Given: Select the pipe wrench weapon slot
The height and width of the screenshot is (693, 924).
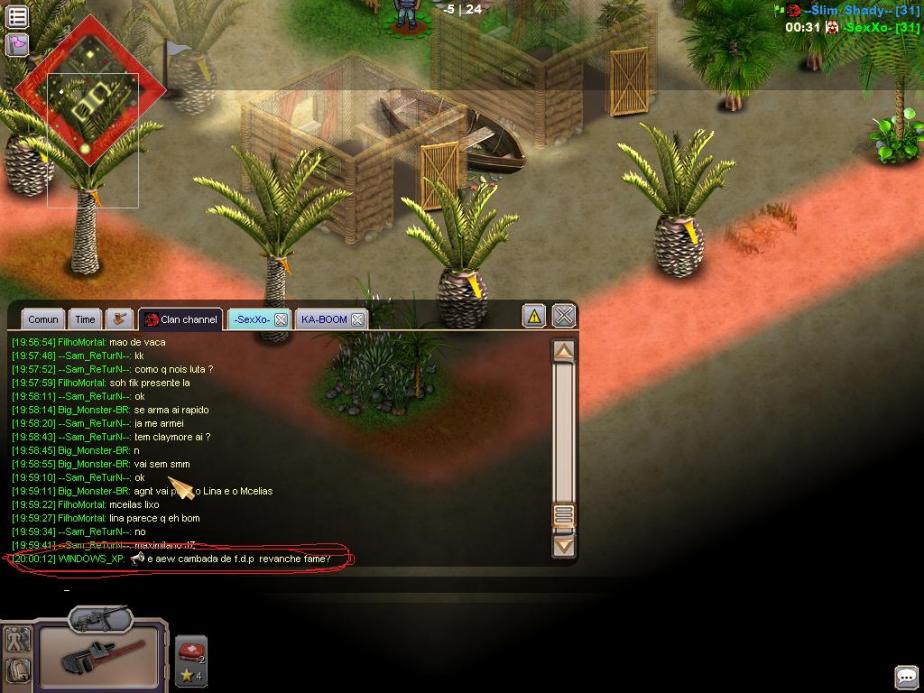Looking at the screenshot, I should click(x=97, y=656).
